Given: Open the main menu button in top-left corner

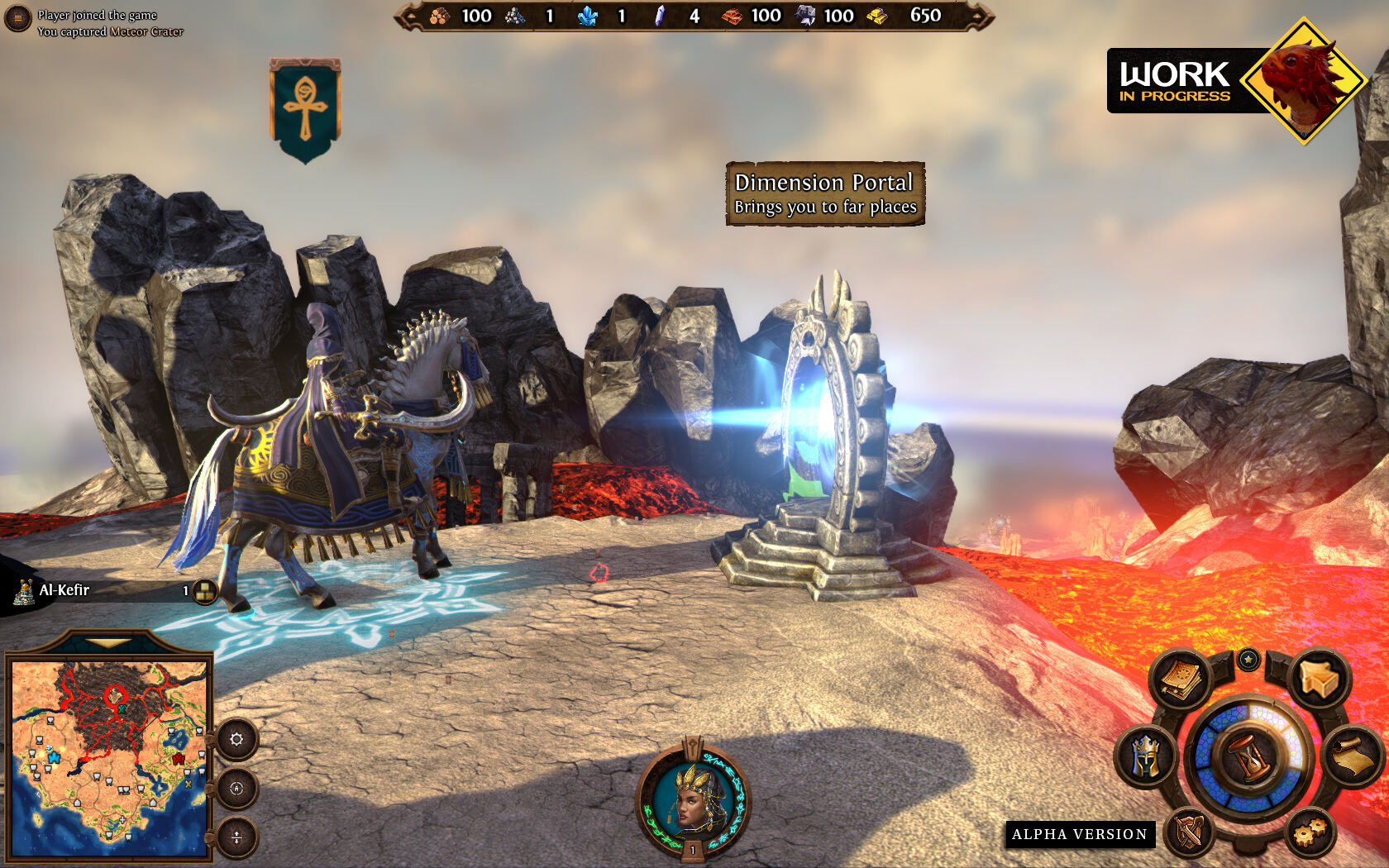Looking at the screenshot, I should click(x=17, y=18).
